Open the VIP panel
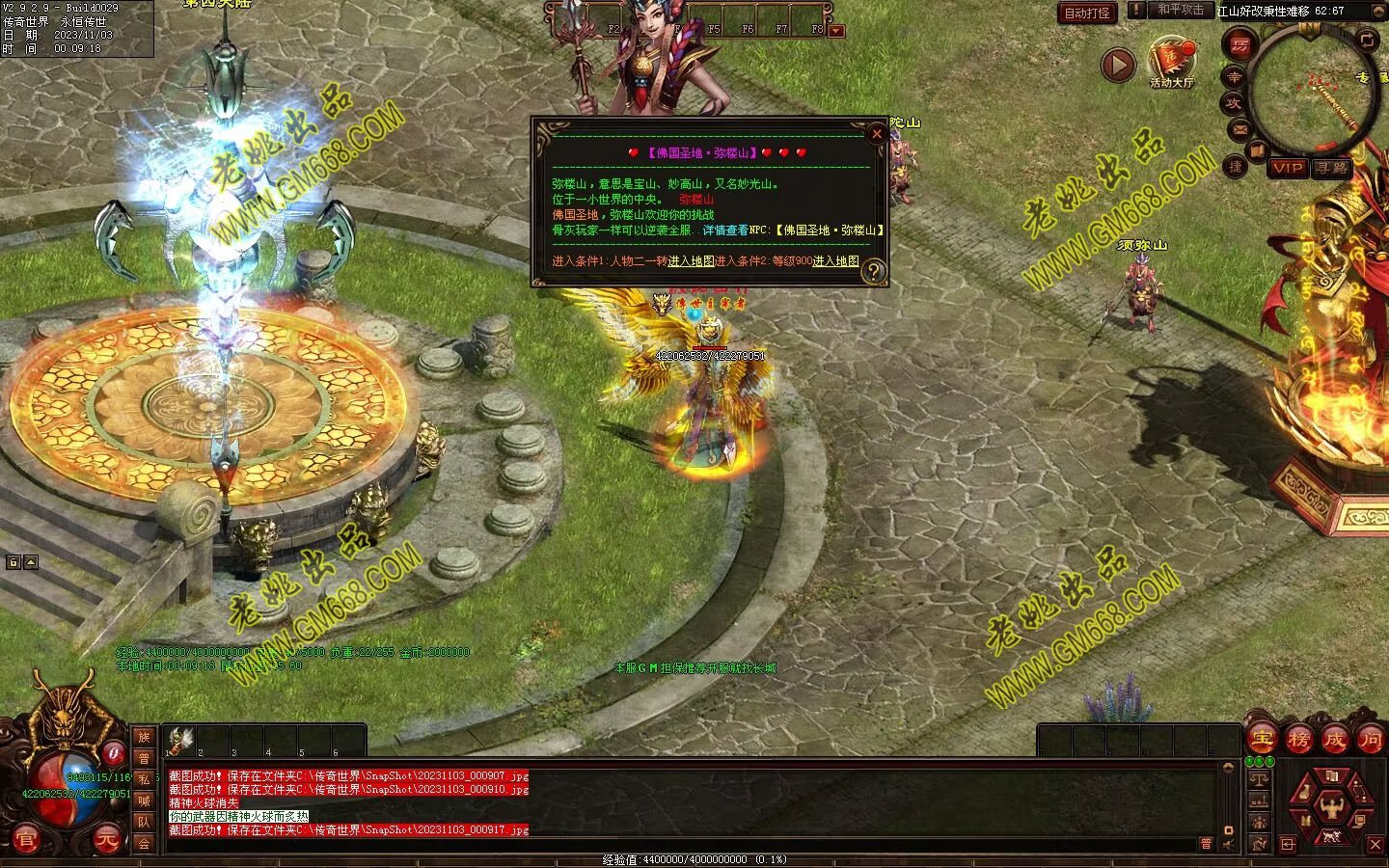 1287,168
